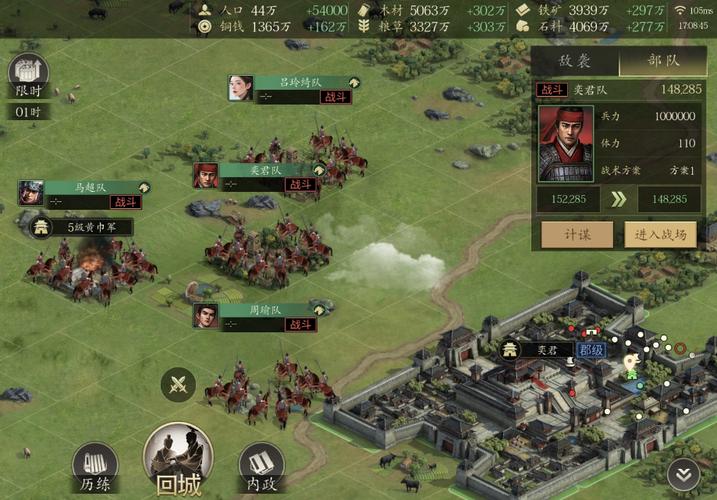This screenshot has width=717, height=500.
Task: Click the 铜钱 copper coin resource icon
Action: [205, 27]
